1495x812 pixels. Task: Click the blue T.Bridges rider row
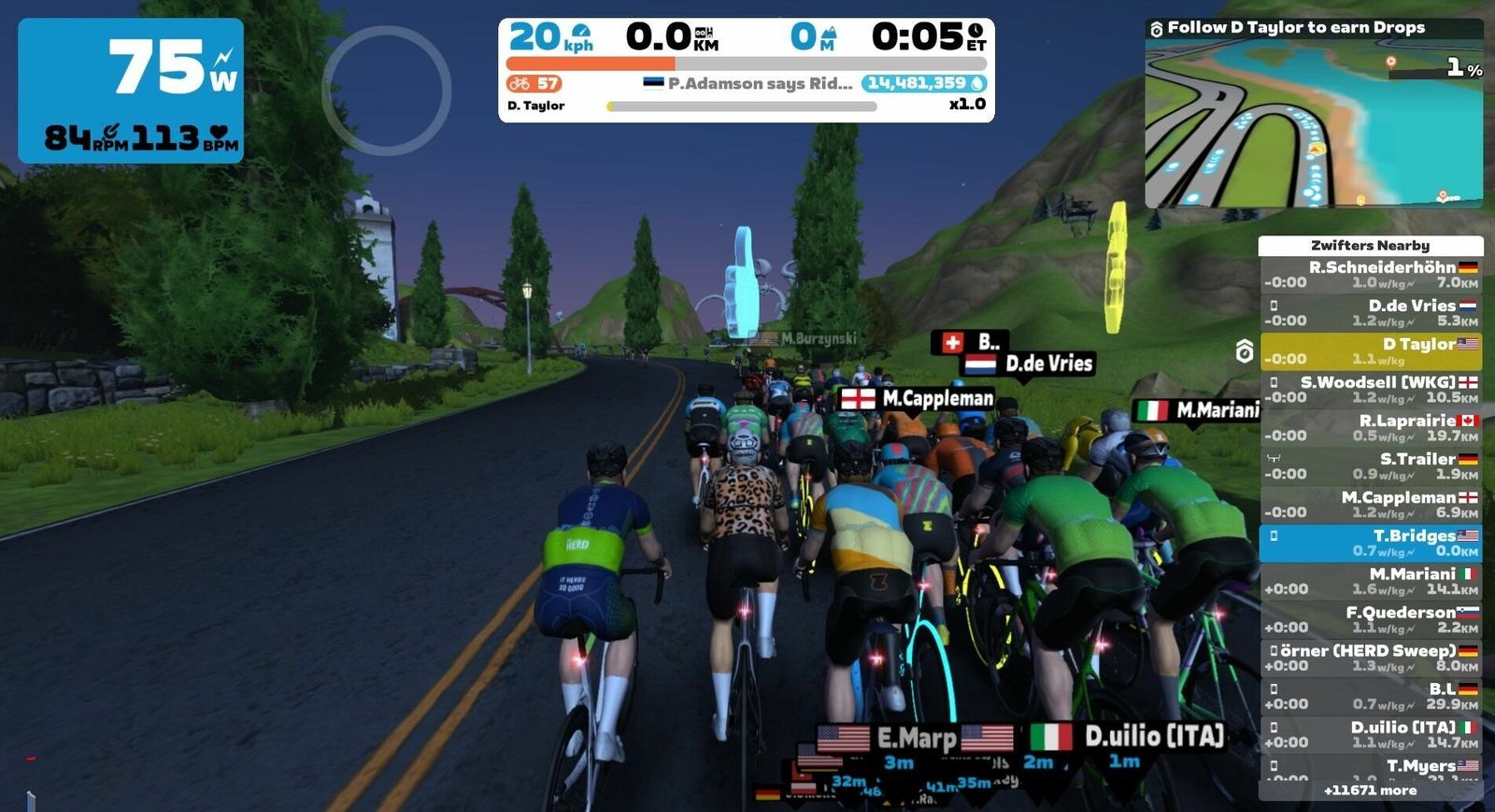click(1371, 543)
